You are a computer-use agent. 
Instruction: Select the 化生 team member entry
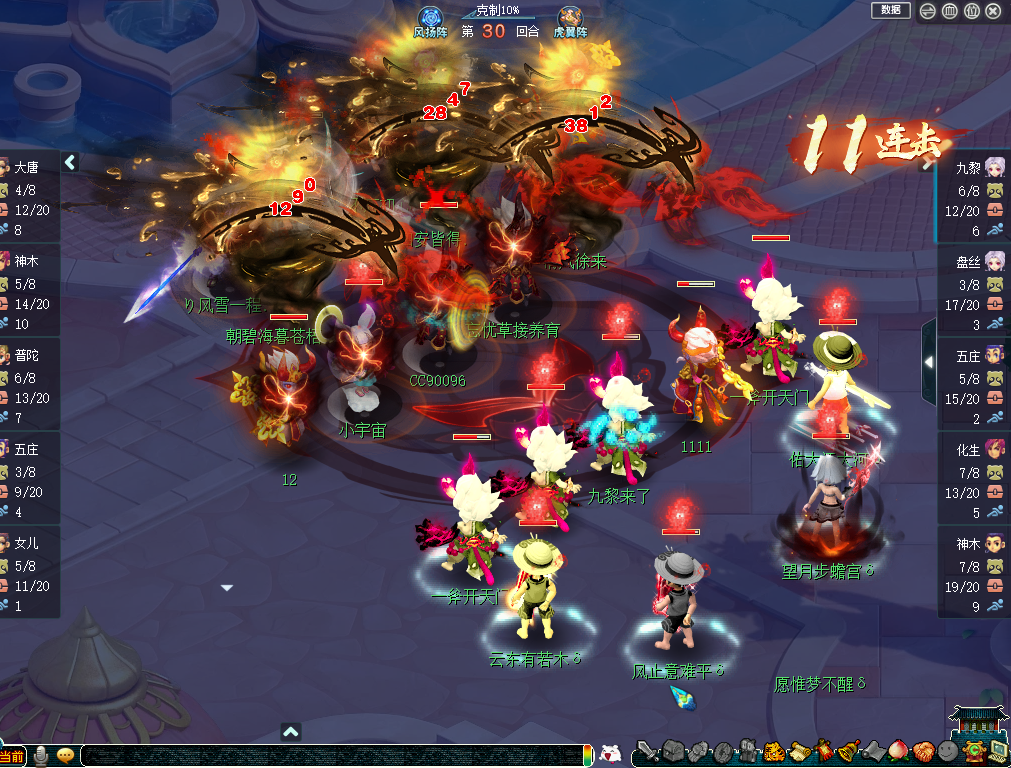975,480
